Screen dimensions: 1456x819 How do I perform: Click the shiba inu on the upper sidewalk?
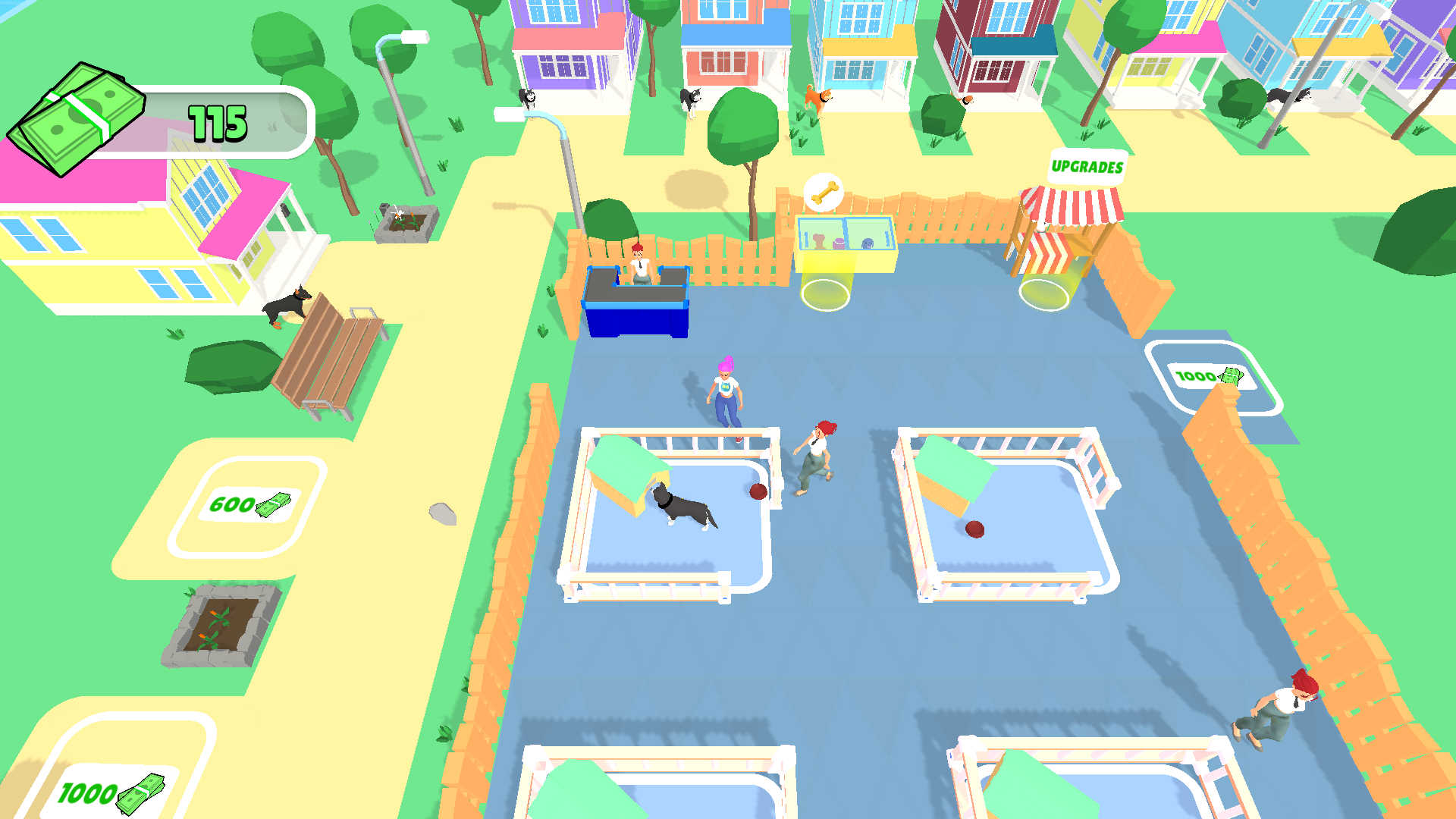[817, 99]
